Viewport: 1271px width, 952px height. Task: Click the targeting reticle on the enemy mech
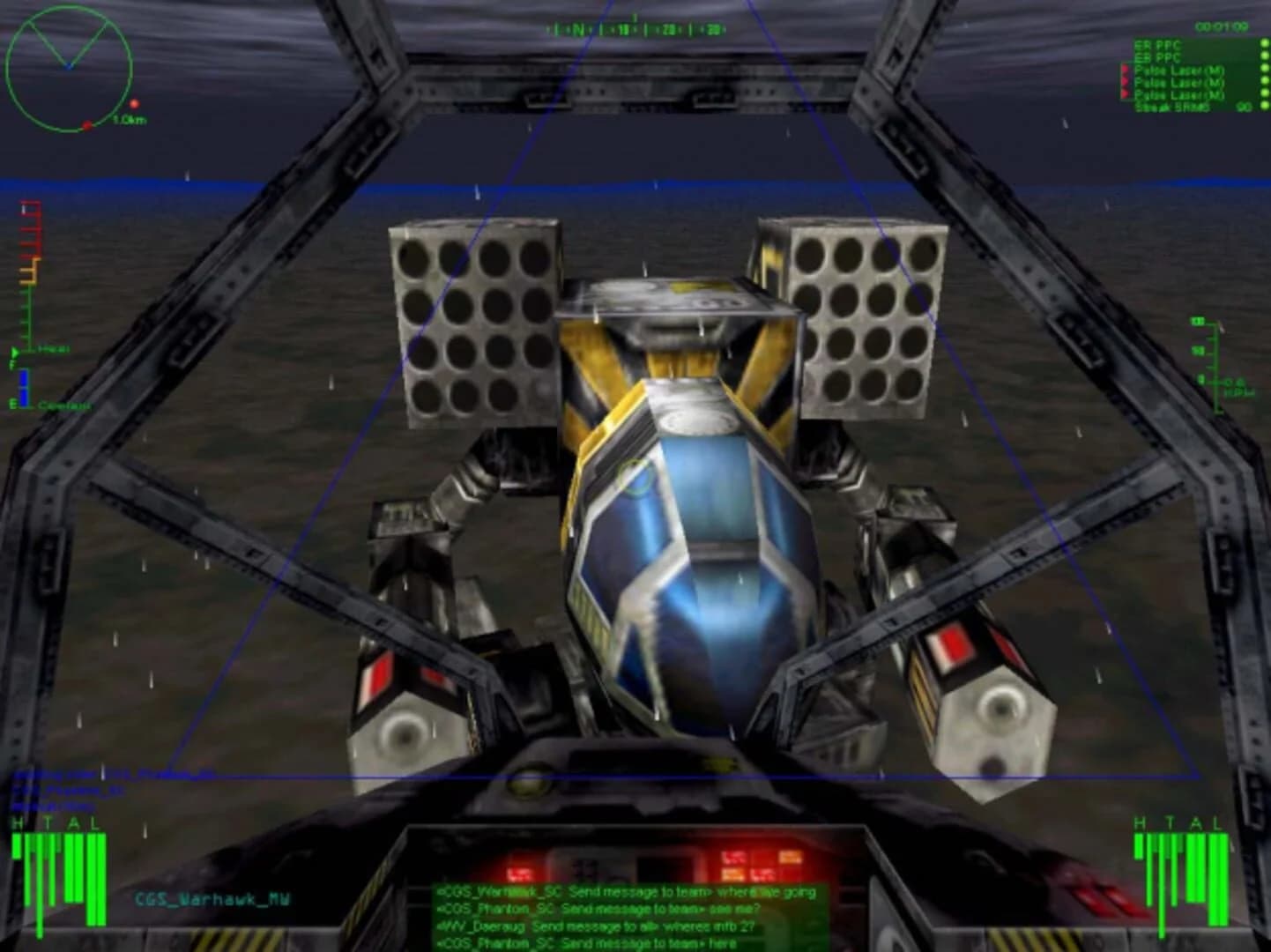click(x=636, y=478)
